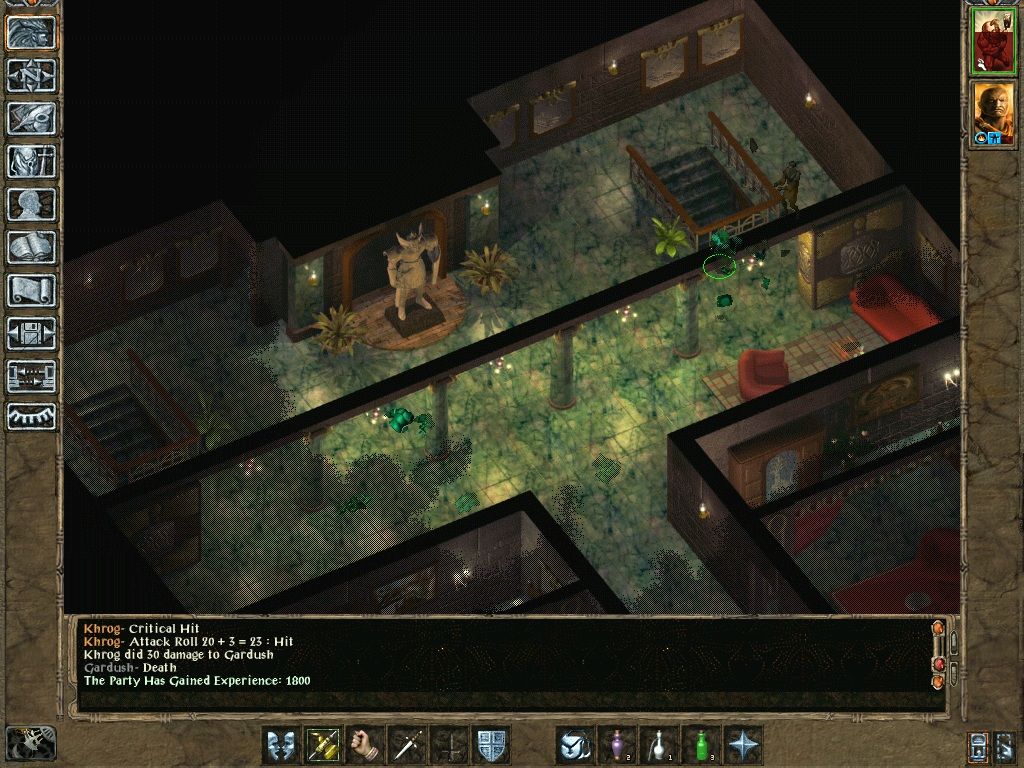Open the inventory screen button
Image resolution: width=1024 pixels, height=768 pixels.
click(x=31, y=161)
